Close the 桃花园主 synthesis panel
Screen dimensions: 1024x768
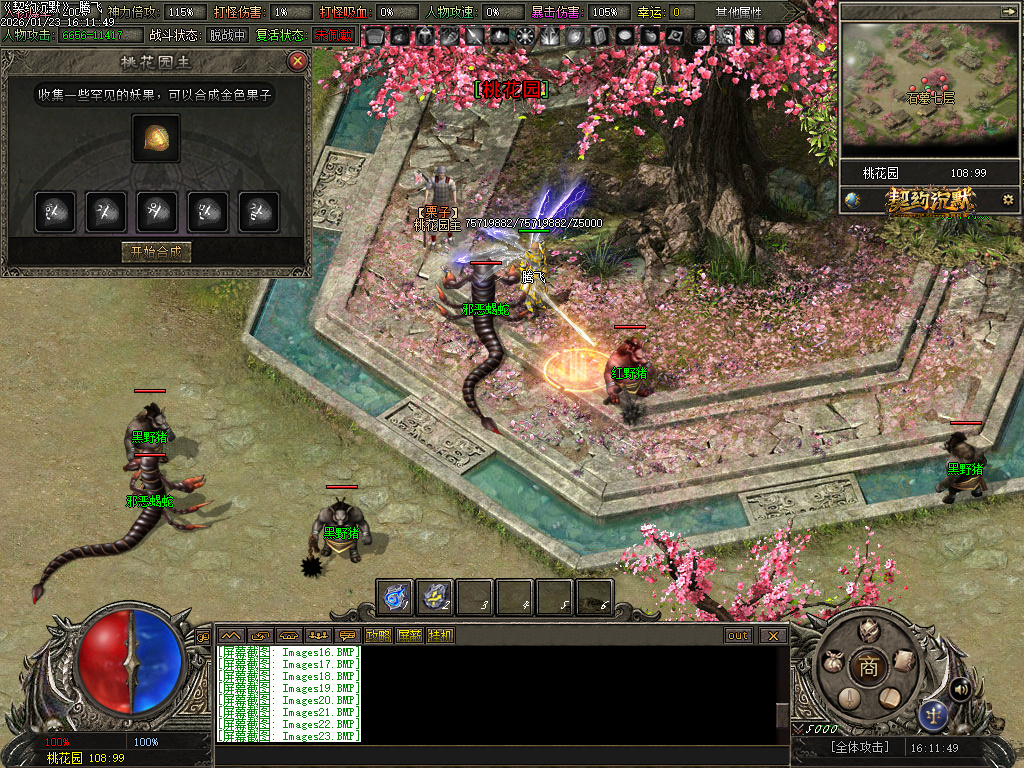297,62
